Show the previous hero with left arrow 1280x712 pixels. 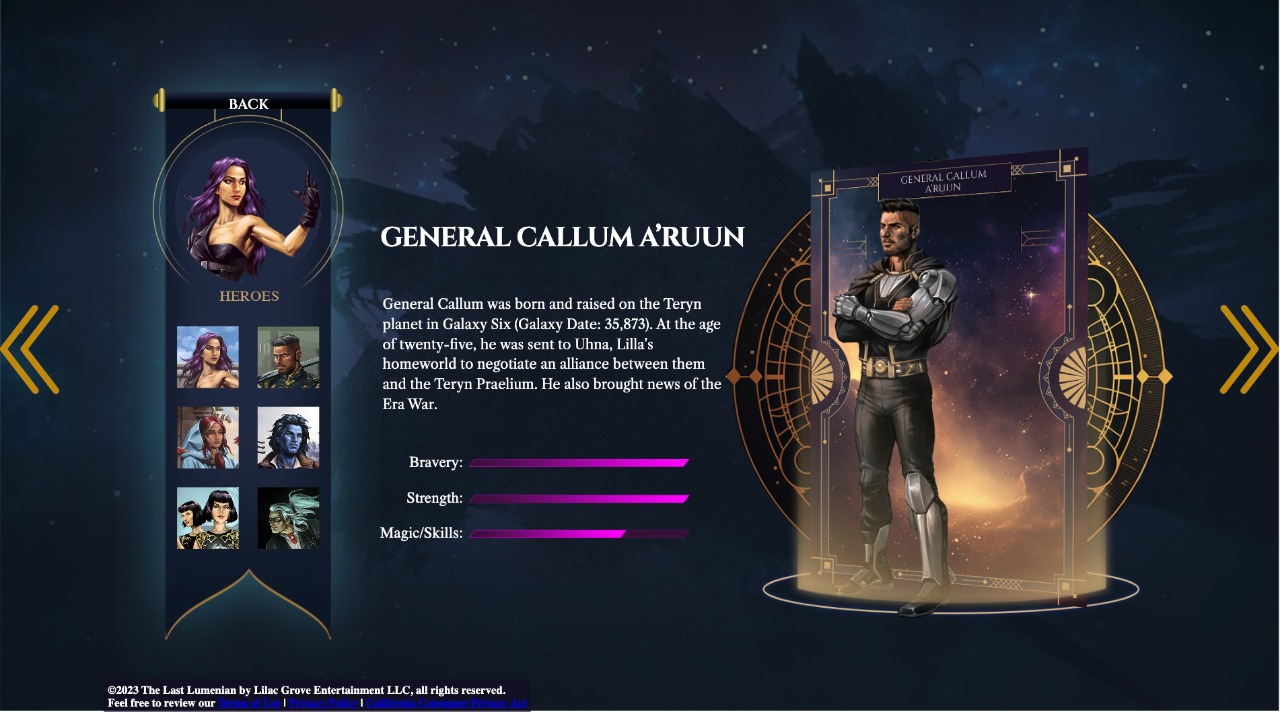coord(30,350)
